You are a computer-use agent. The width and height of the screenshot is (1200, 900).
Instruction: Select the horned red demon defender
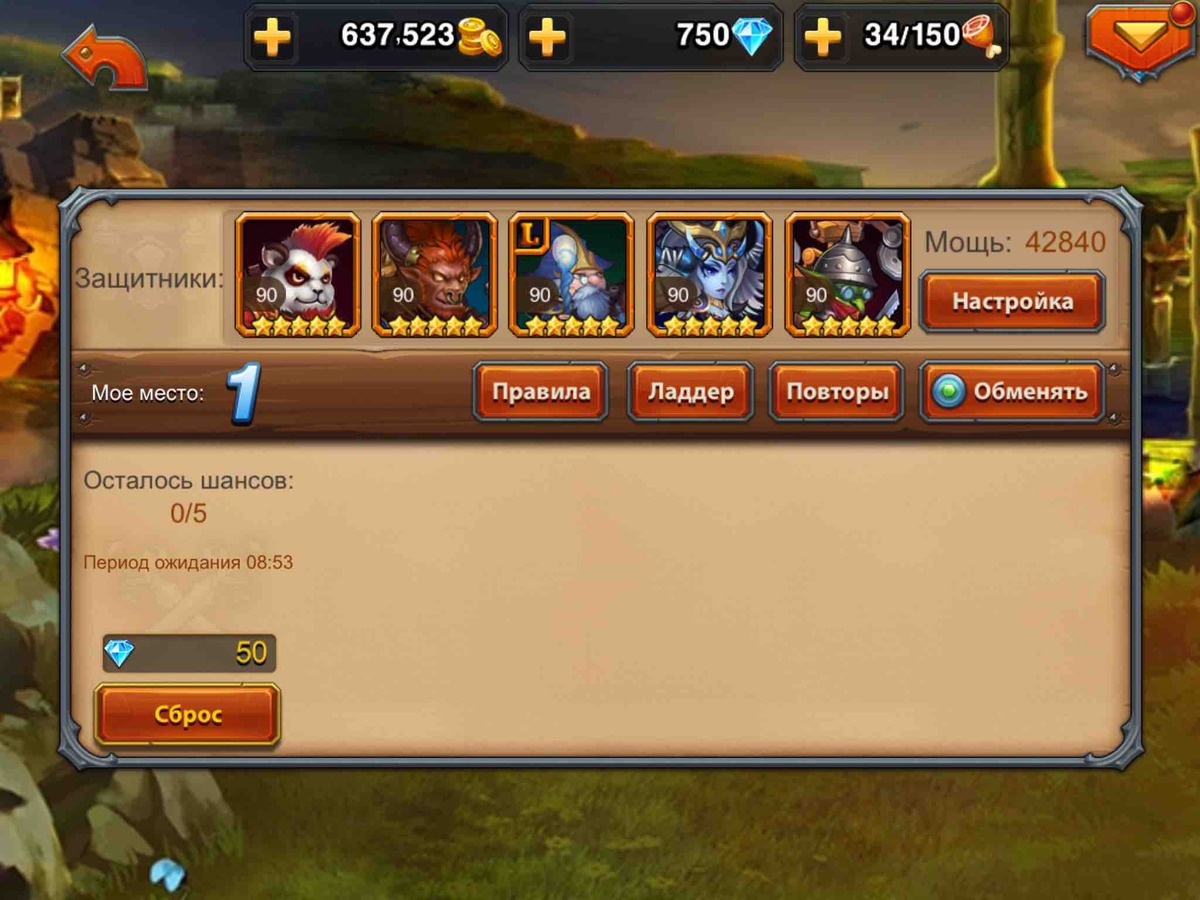coord(435,274)
